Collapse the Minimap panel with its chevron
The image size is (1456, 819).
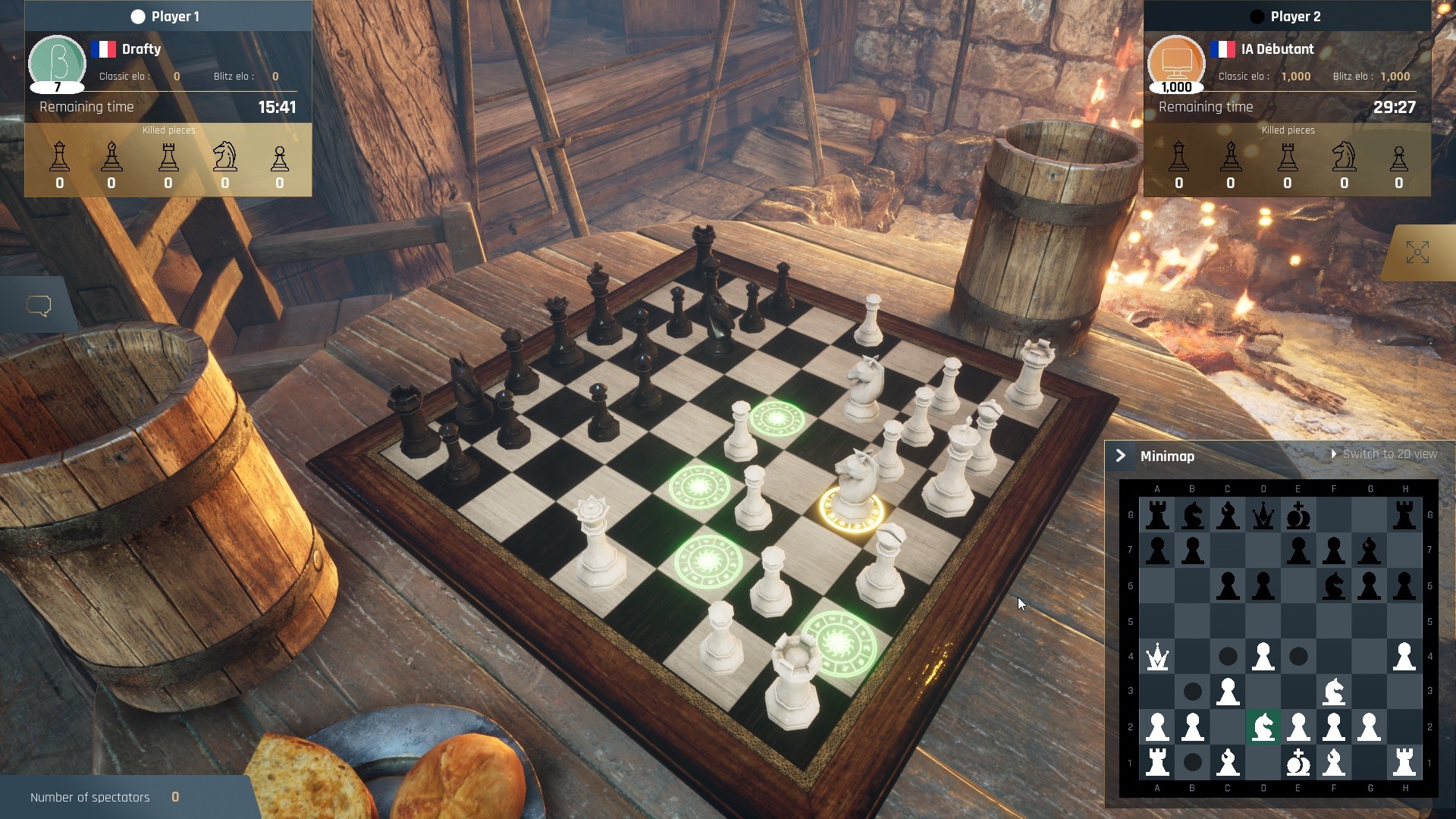tap(1122, 455)
